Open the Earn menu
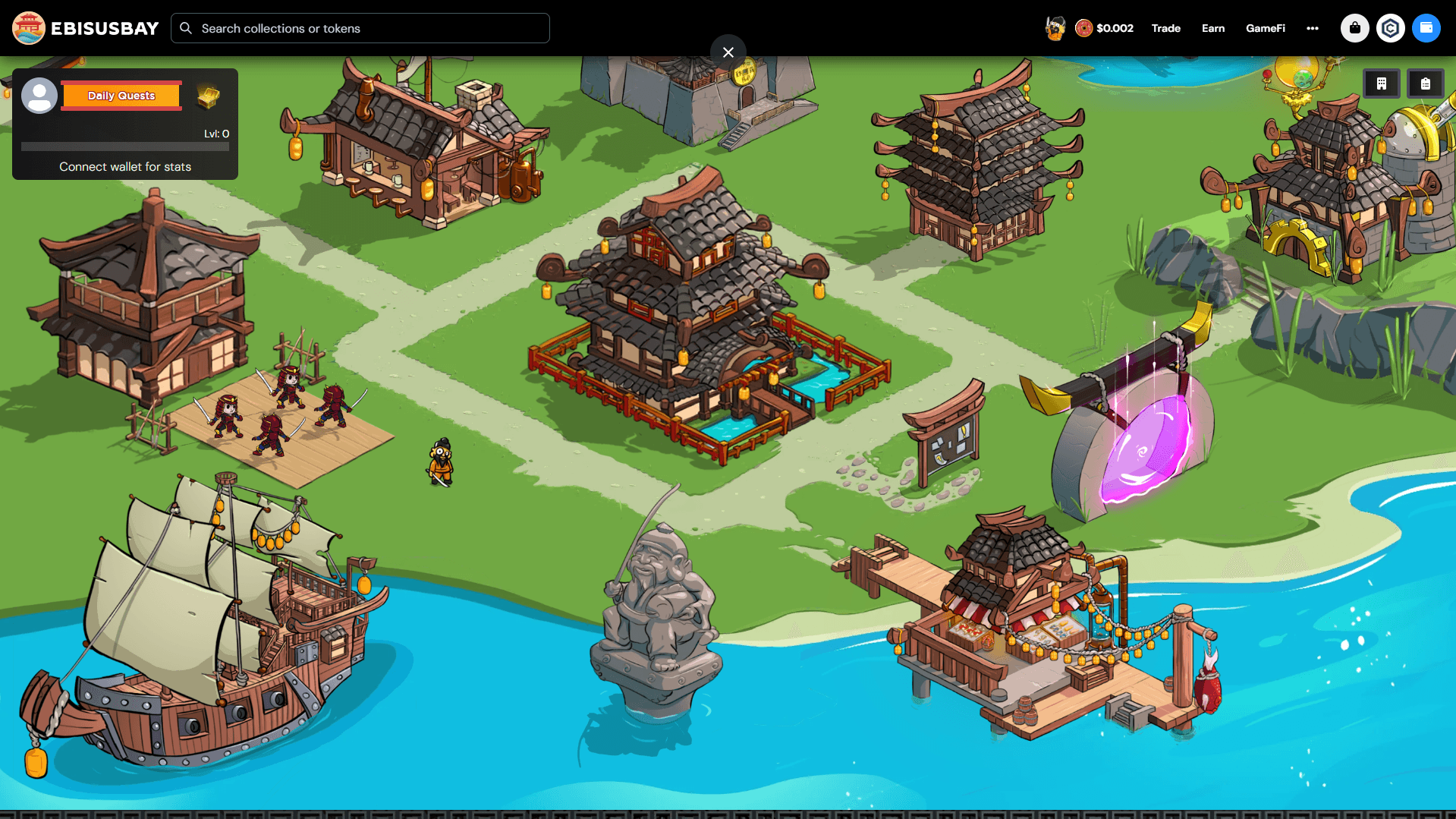Screen dimensions: 1456x819 (x=1213, y=28)
